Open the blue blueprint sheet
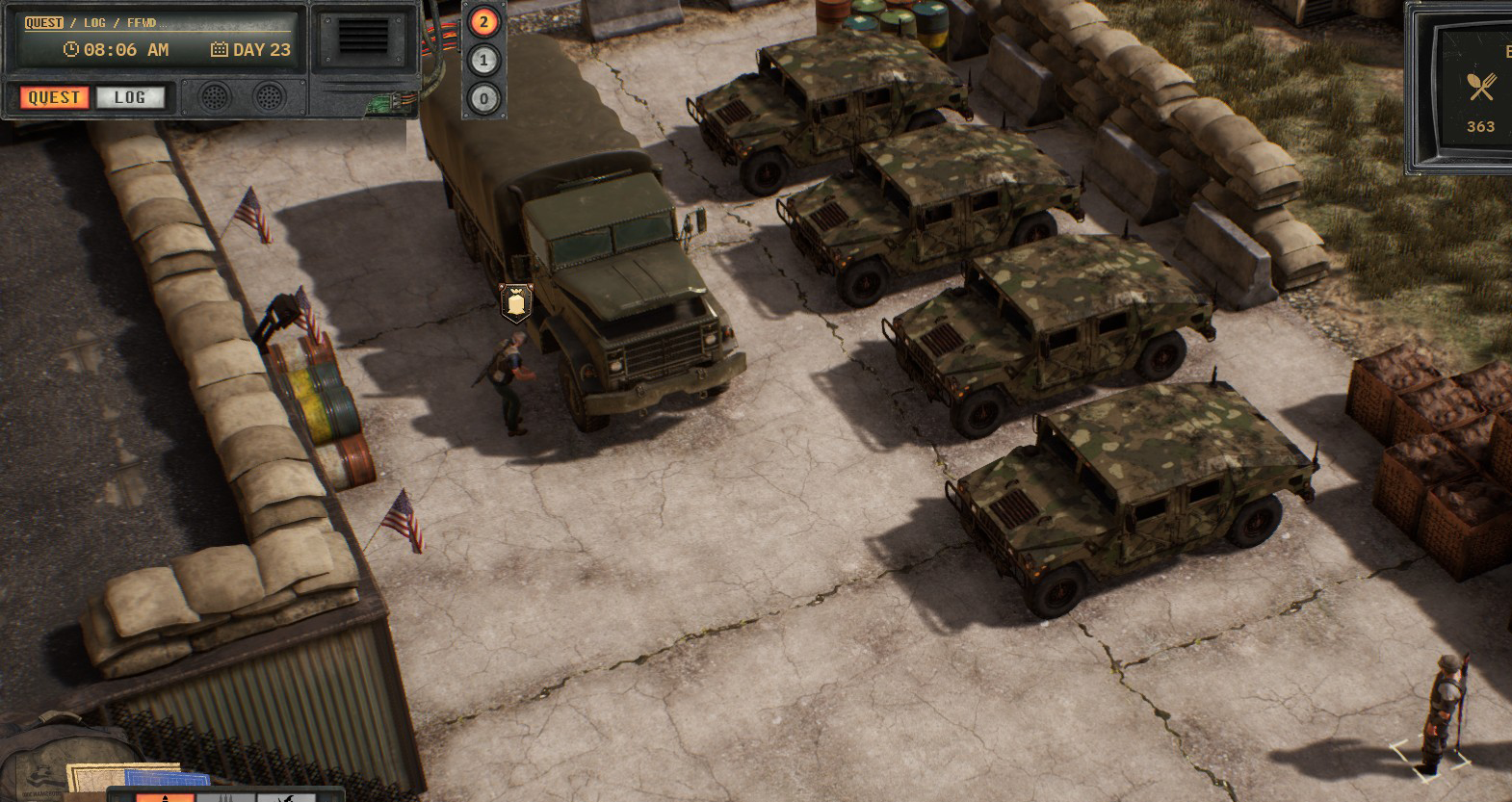This screenshot has width=1512, height=802. click(x=180, y=780)
